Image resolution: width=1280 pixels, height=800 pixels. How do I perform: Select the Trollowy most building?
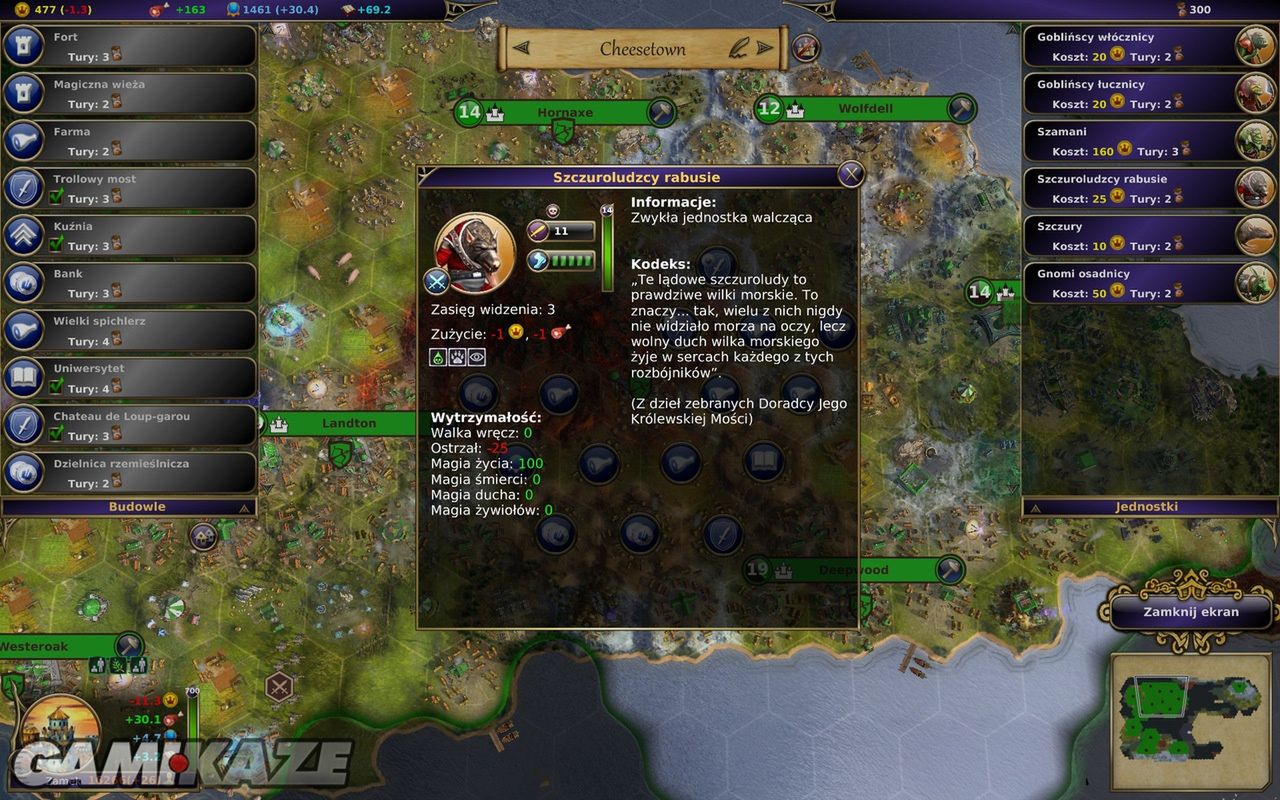coord(130,189)
